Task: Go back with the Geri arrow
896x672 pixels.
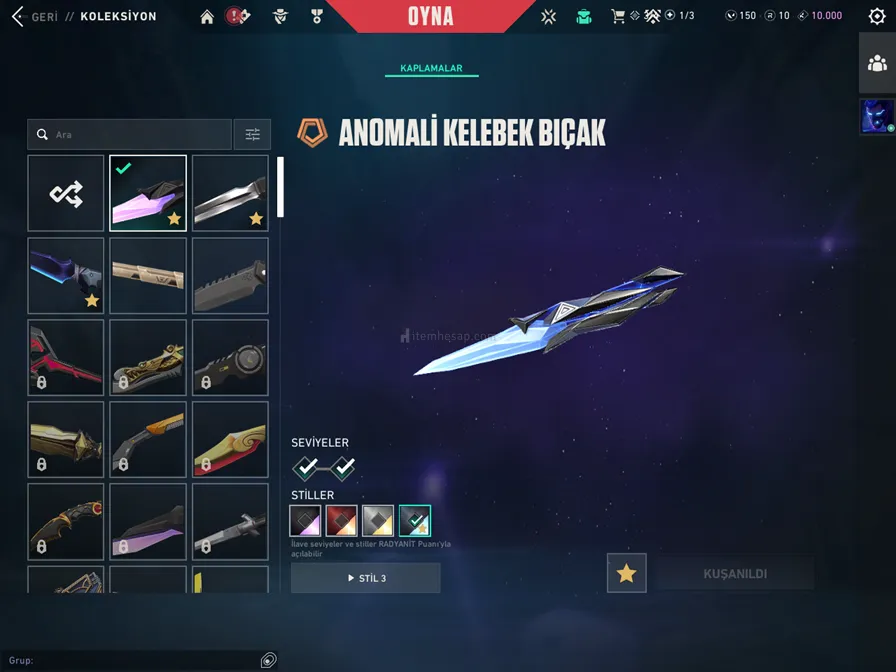Action: pos(17,16)
